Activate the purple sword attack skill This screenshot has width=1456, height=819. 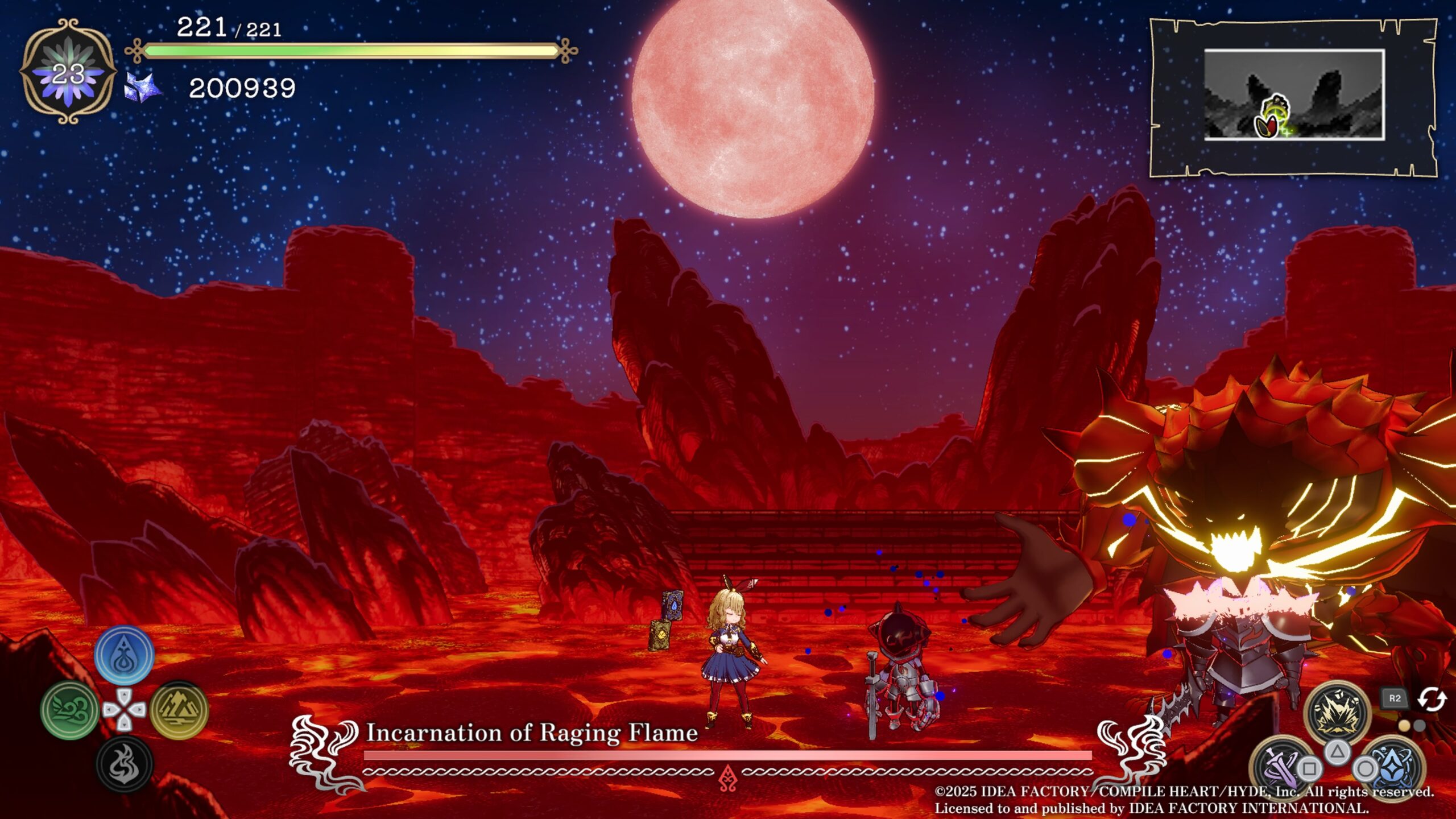(x=1280, y=765)
